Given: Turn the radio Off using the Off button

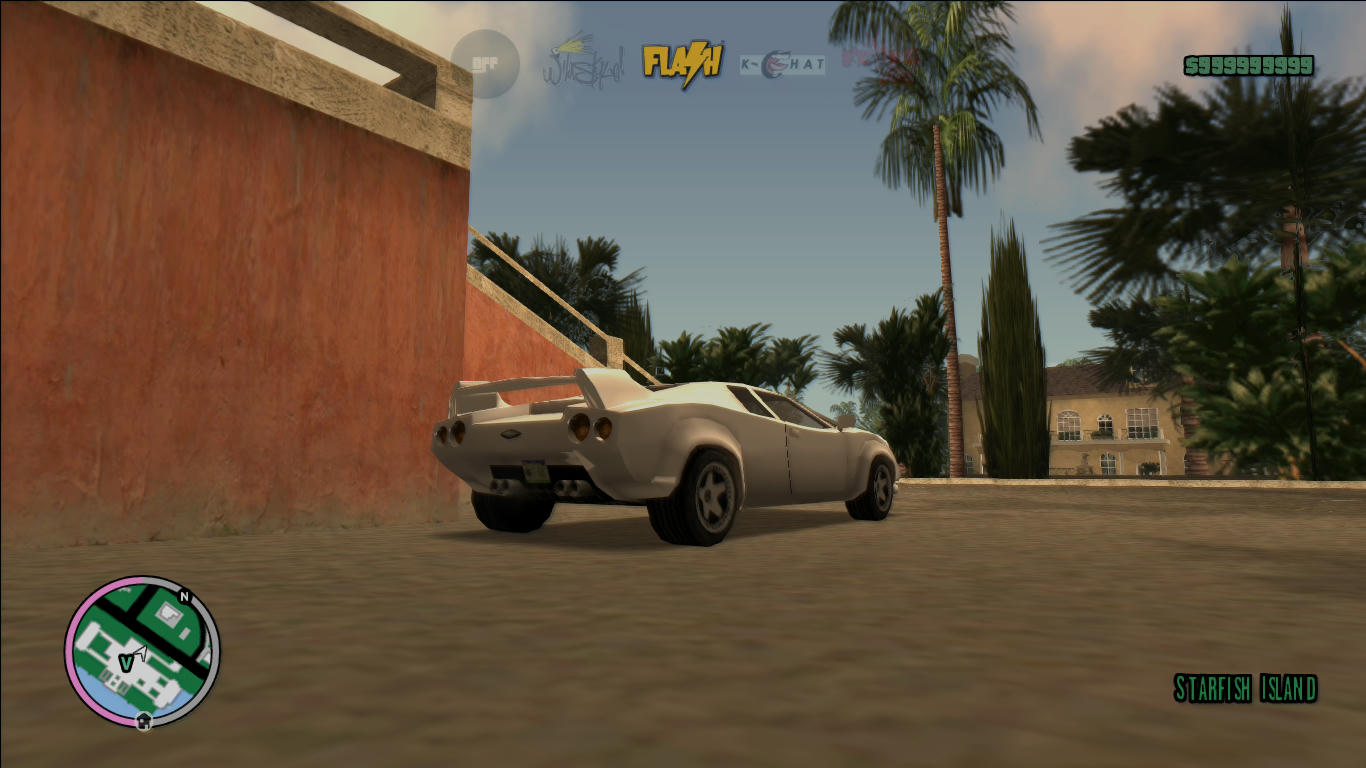Looking at the screenshot, I should pos(487,62).
